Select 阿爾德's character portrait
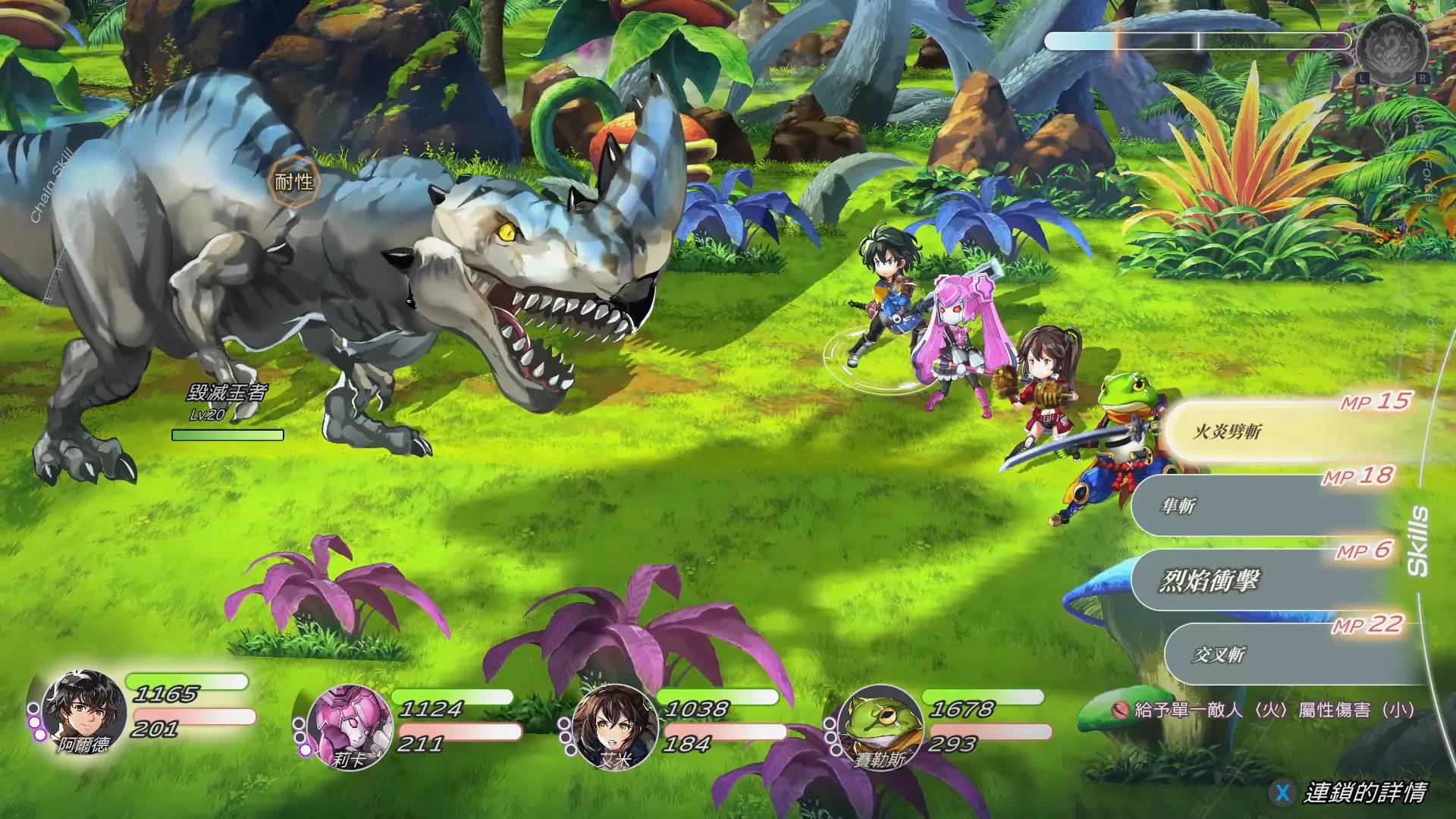1456x819 pixels. point(83,713)
